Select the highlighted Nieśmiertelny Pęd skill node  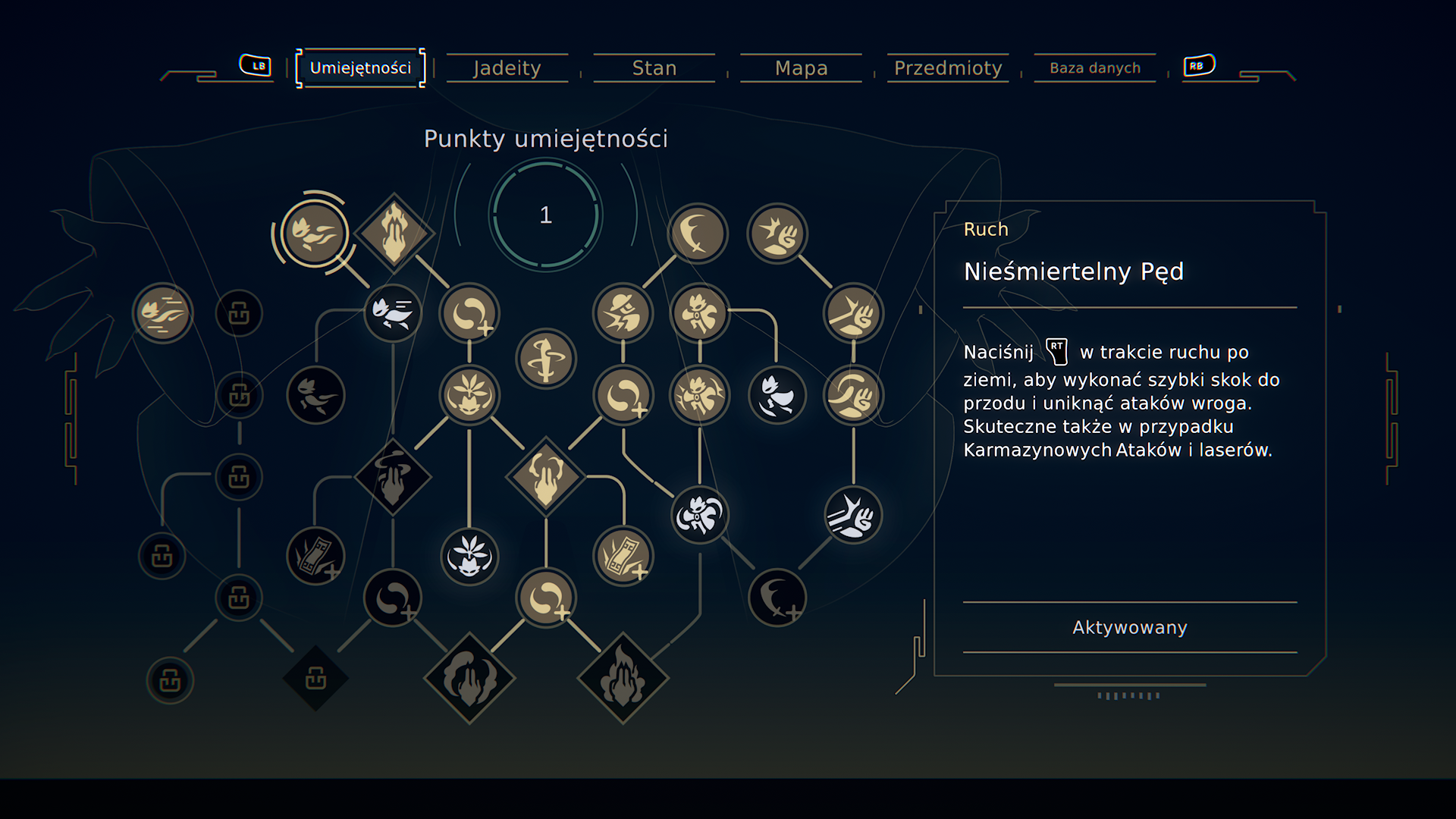[x=314, y=234]
